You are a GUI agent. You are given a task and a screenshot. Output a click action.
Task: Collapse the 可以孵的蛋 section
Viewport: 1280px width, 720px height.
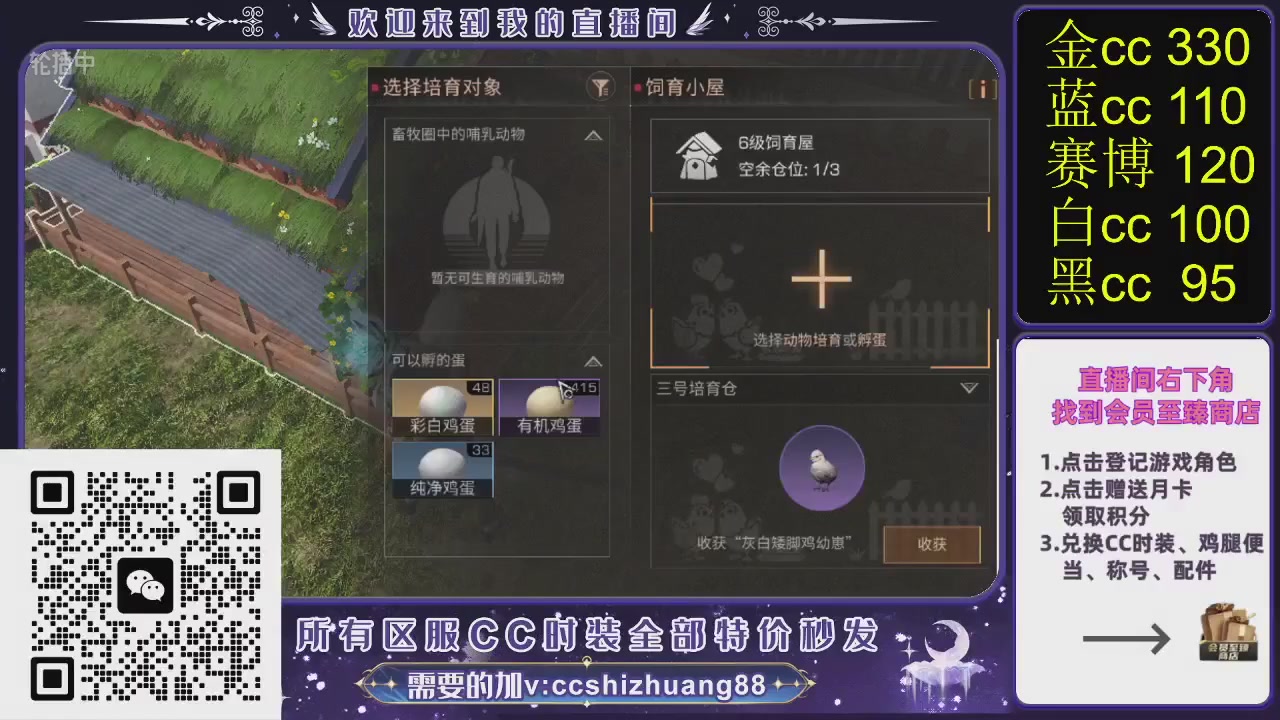(x=592, y=361)
